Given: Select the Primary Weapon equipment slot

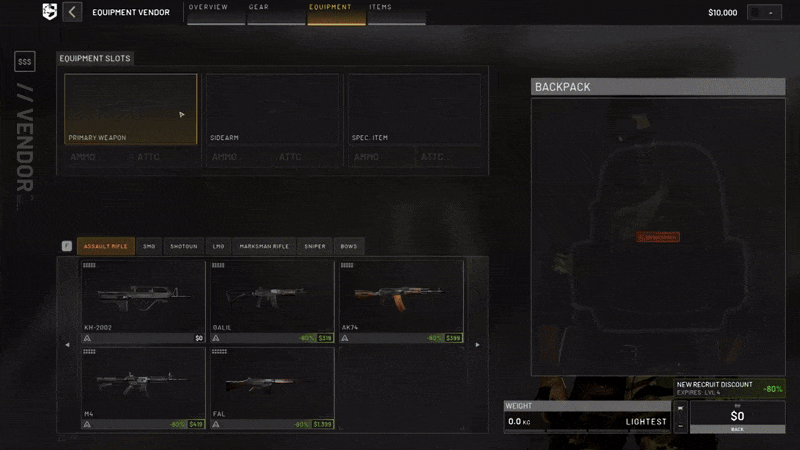Looking at the screenshot, I should (x=131, y=109).
